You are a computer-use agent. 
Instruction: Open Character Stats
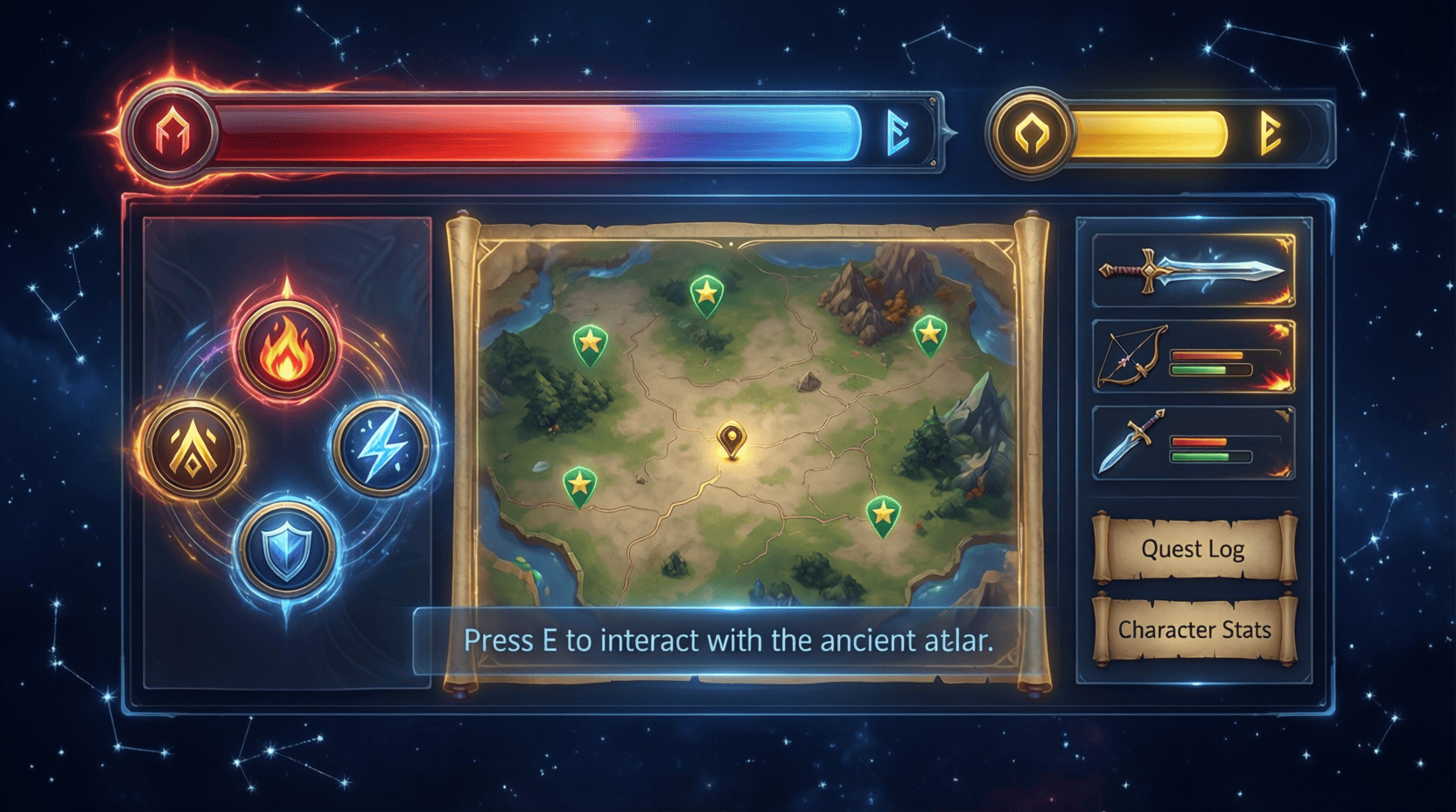(1194, 630)
